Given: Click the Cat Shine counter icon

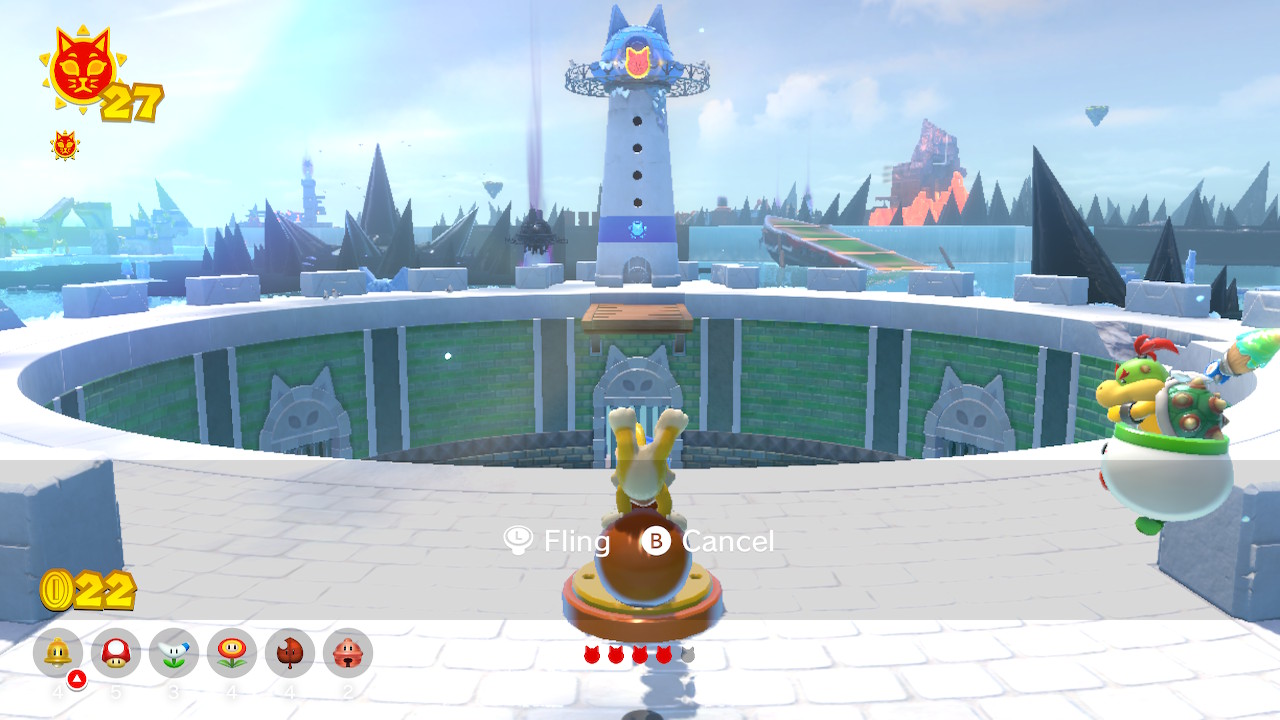Looking at the screenshot, I should (80, 67).
